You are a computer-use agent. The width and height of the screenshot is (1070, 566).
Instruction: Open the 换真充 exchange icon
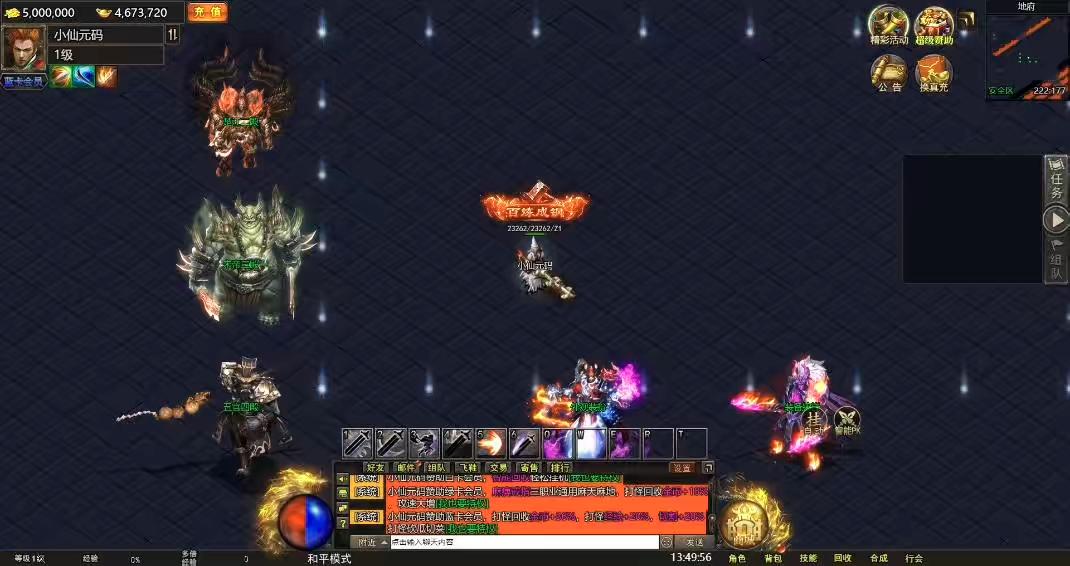click(933, 72)
